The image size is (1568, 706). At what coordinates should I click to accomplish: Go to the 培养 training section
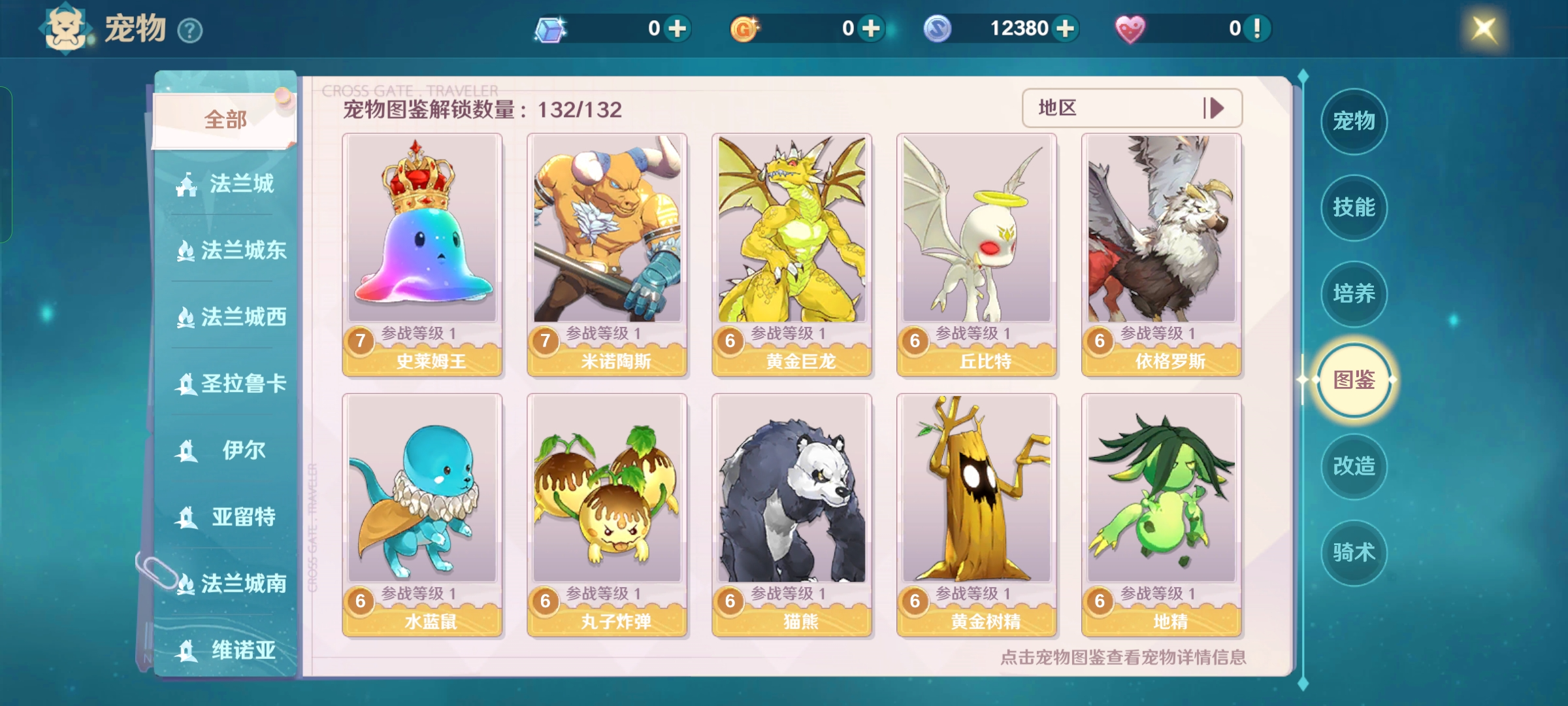click(x=1354, y=294)
